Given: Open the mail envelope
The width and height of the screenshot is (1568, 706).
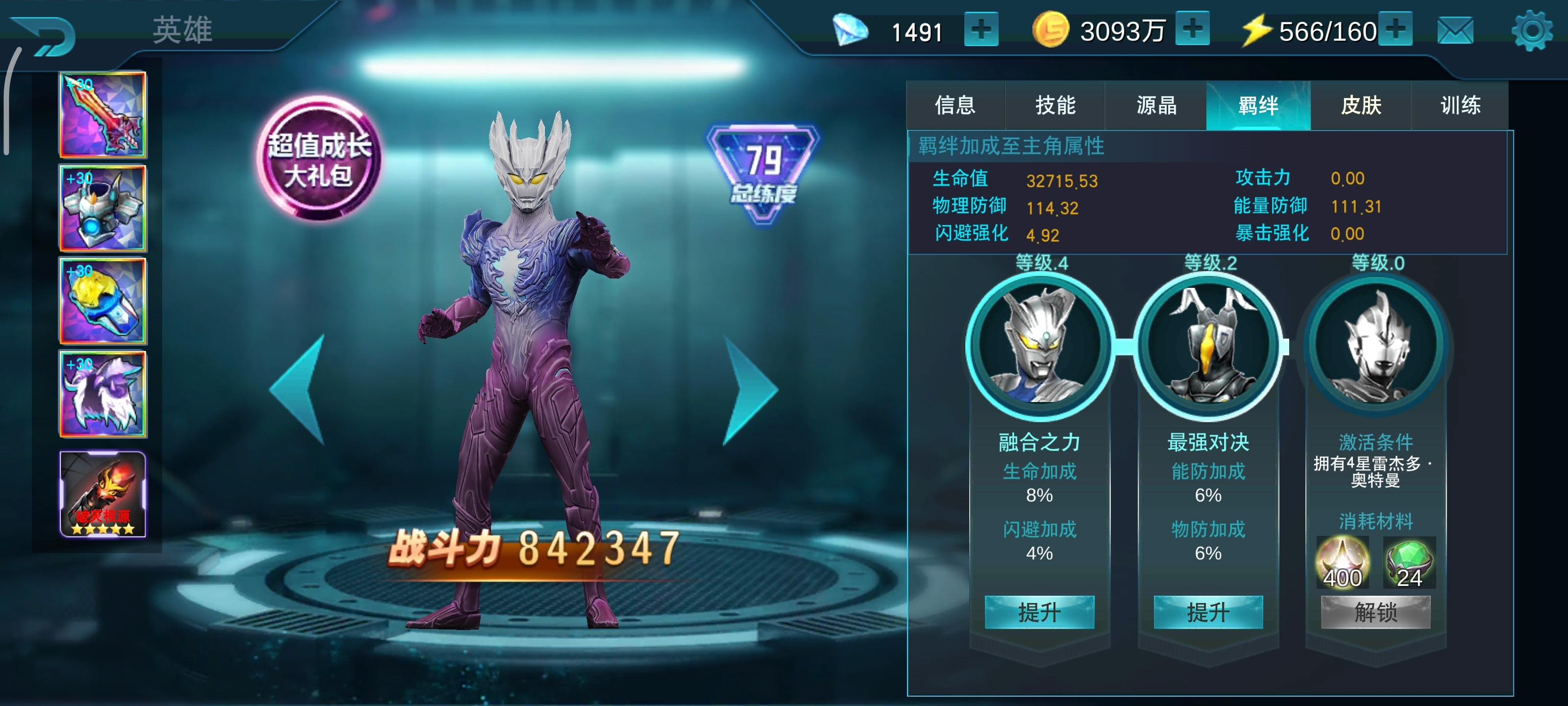Looking at the screenshot, I should click(x=1455, y=30).
